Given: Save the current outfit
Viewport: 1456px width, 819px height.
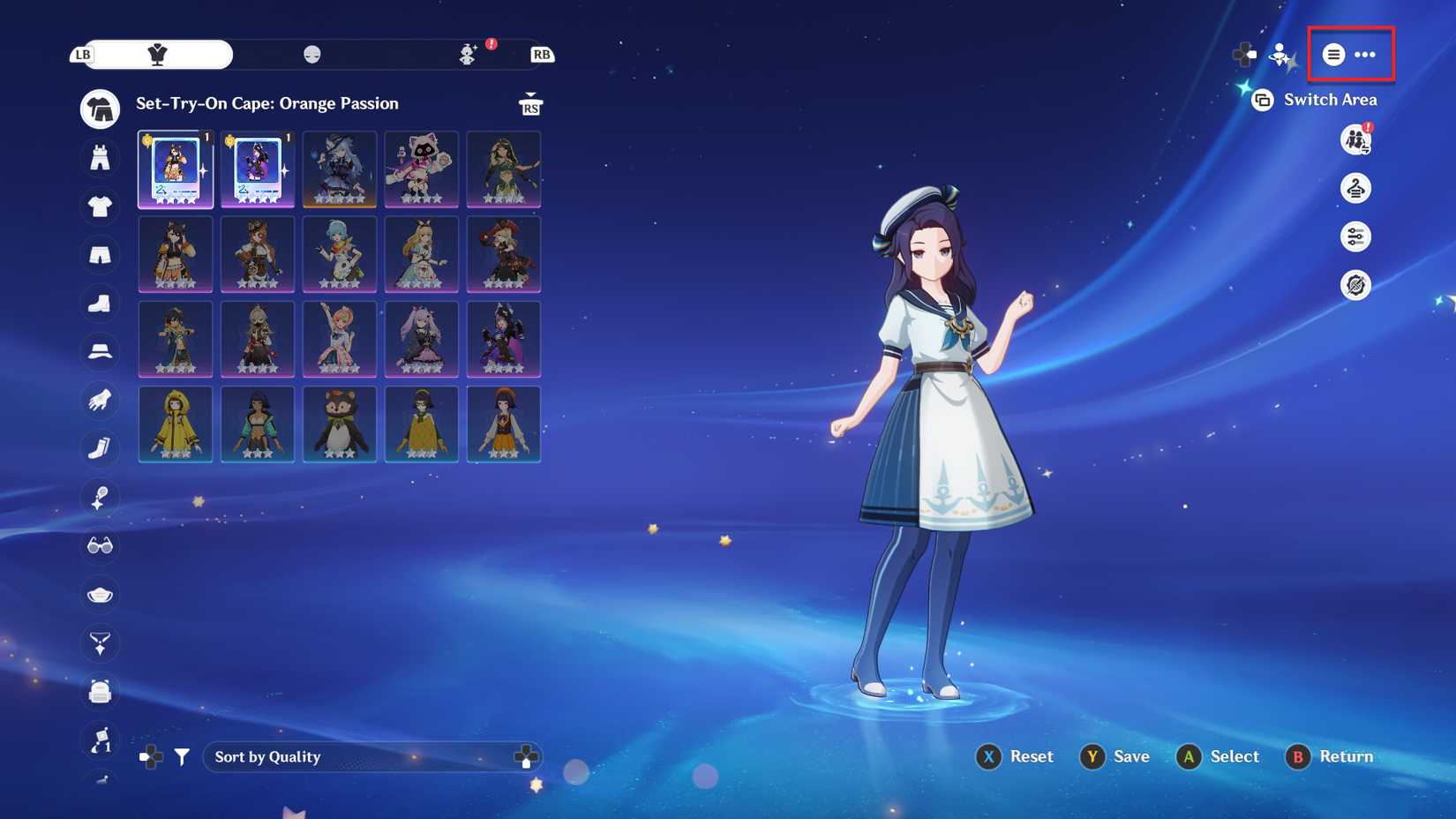Looking at the screenshot, I should click(1115, 756).
